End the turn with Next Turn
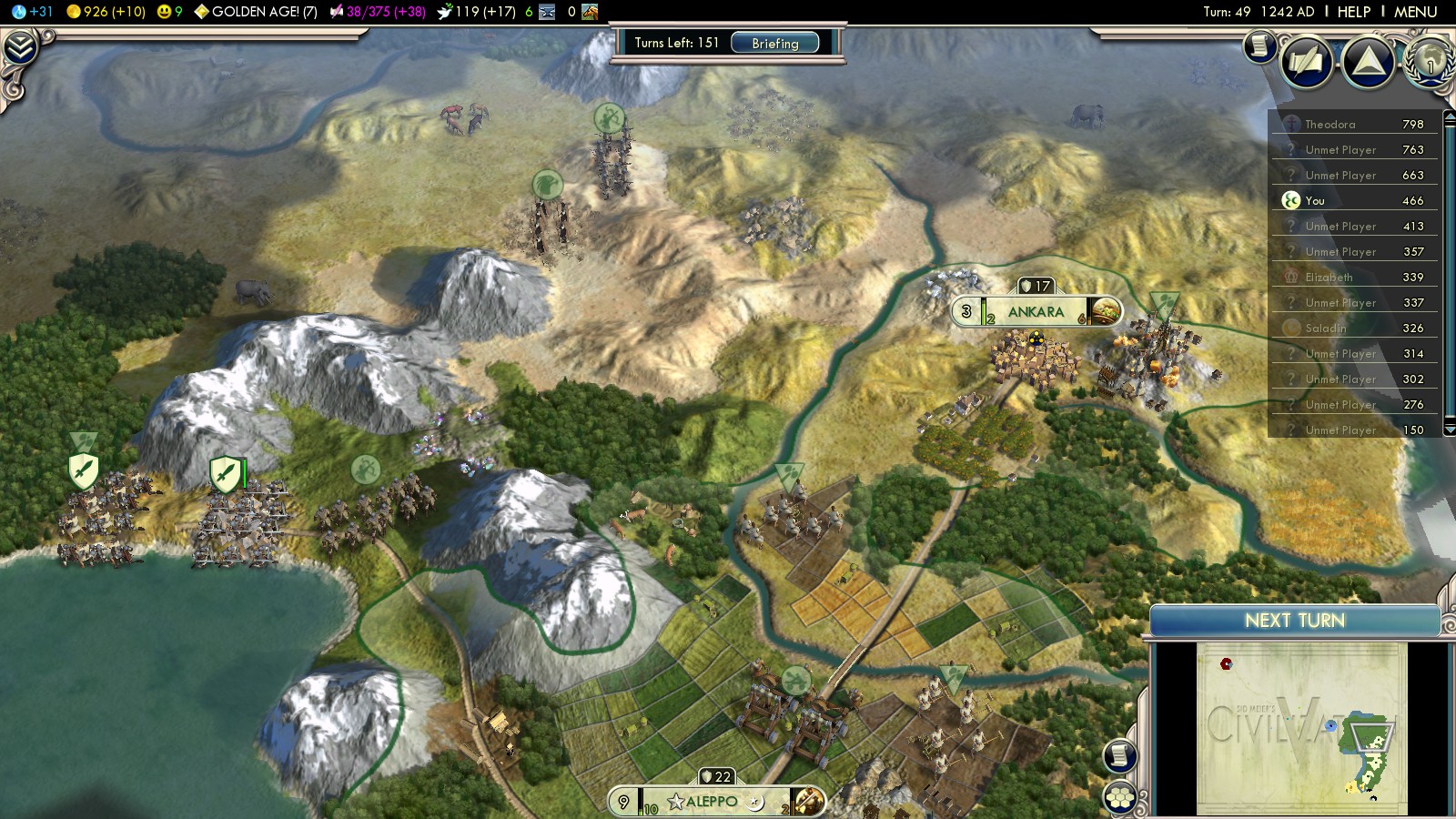The height and width of the screenshot is (819, 1456). click(1294, 621)
